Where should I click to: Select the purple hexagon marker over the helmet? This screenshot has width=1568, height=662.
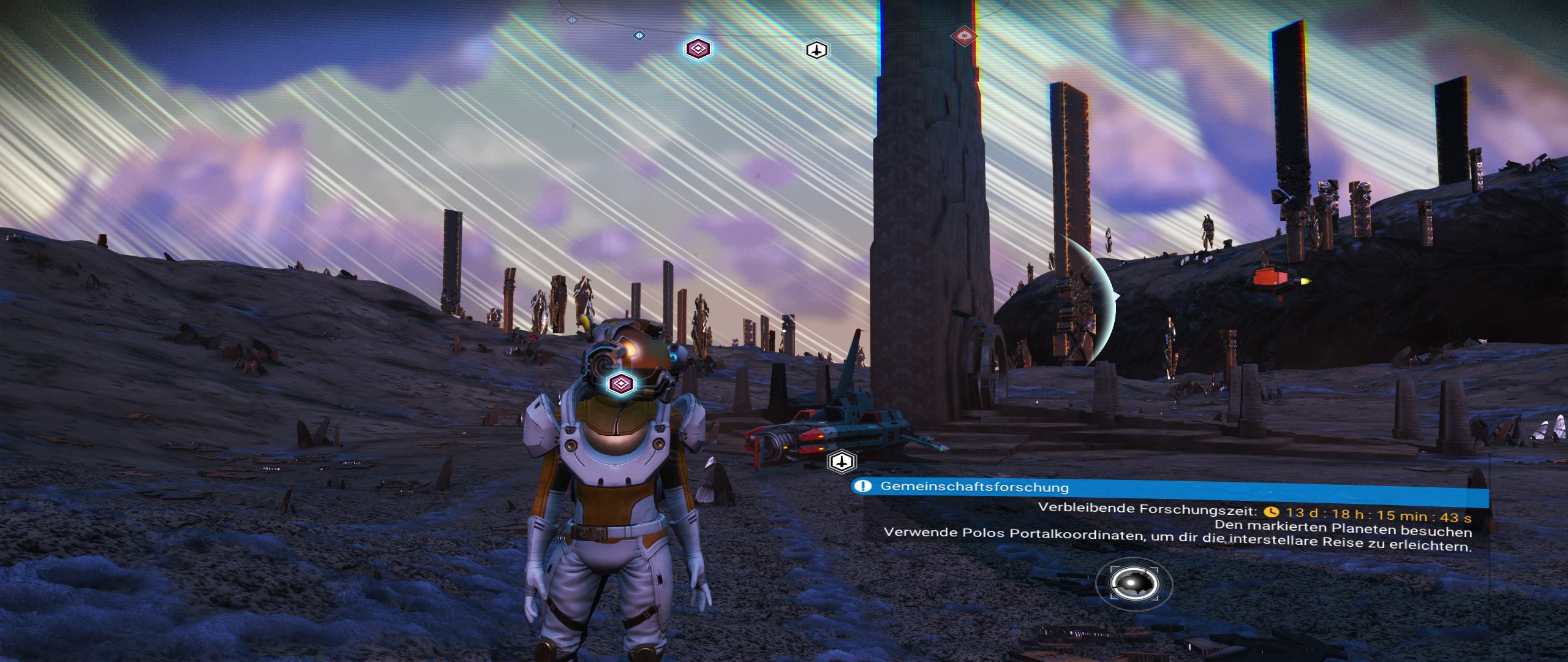[622, 384]
